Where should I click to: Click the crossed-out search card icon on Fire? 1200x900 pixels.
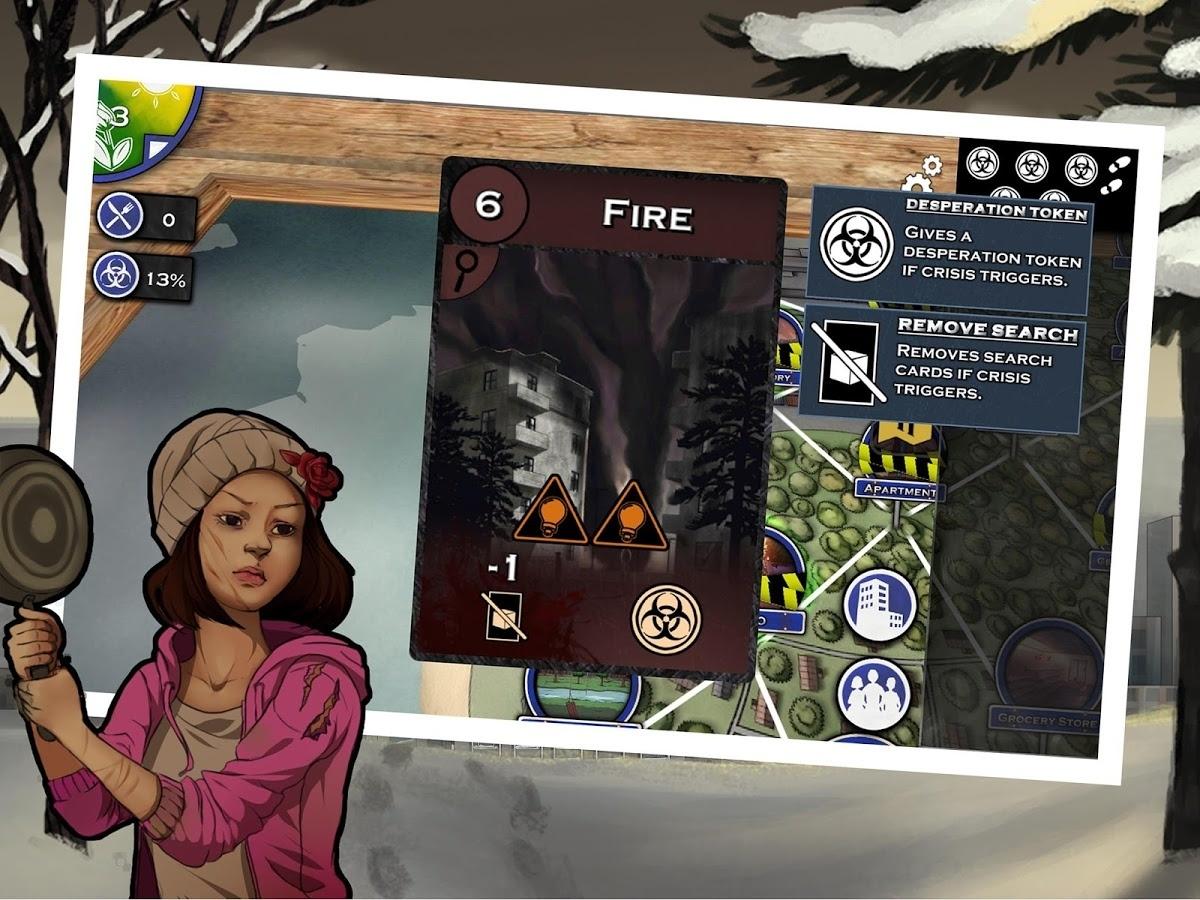tap(505, 616)
